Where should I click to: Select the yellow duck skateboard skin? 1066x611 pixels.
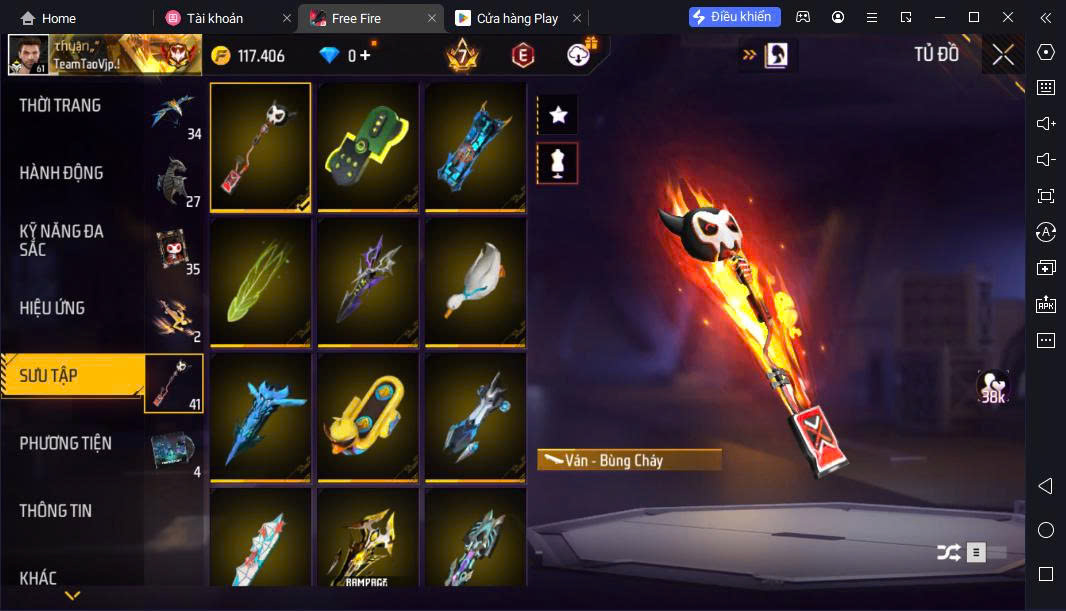tap(368, 417)
